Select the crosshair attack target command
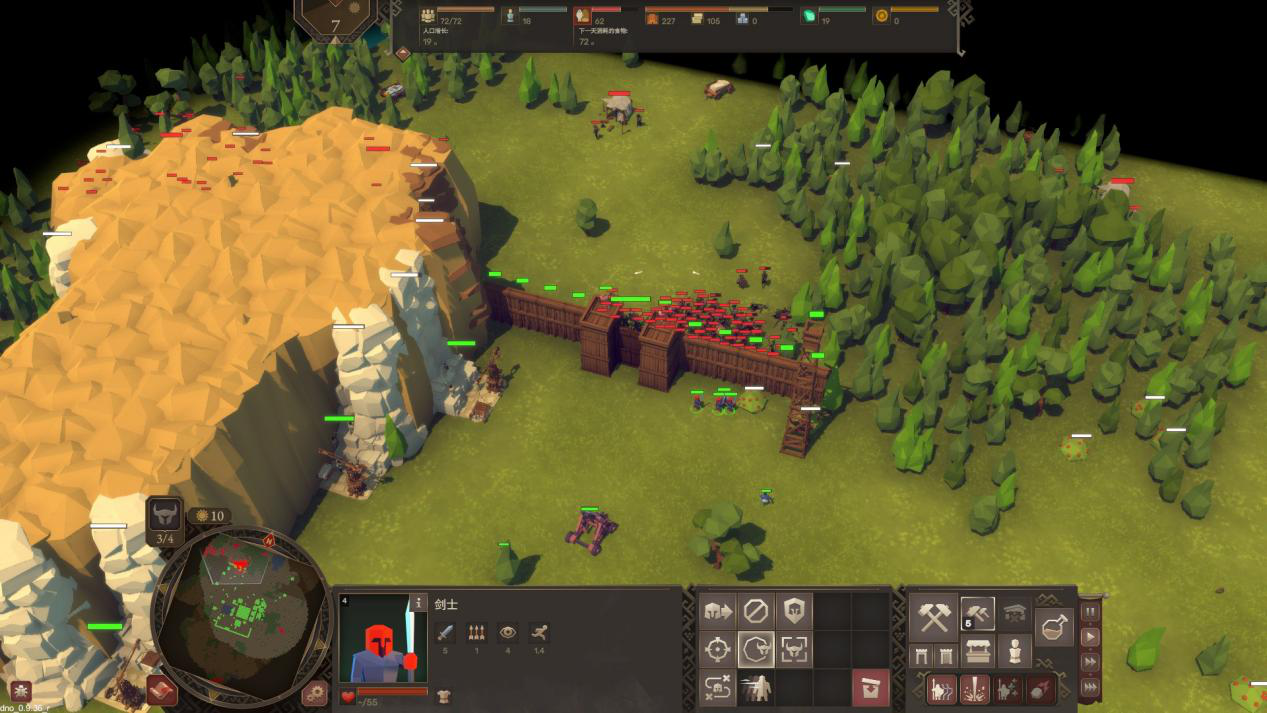1267x713 pixels. click(x=717, y=649)
